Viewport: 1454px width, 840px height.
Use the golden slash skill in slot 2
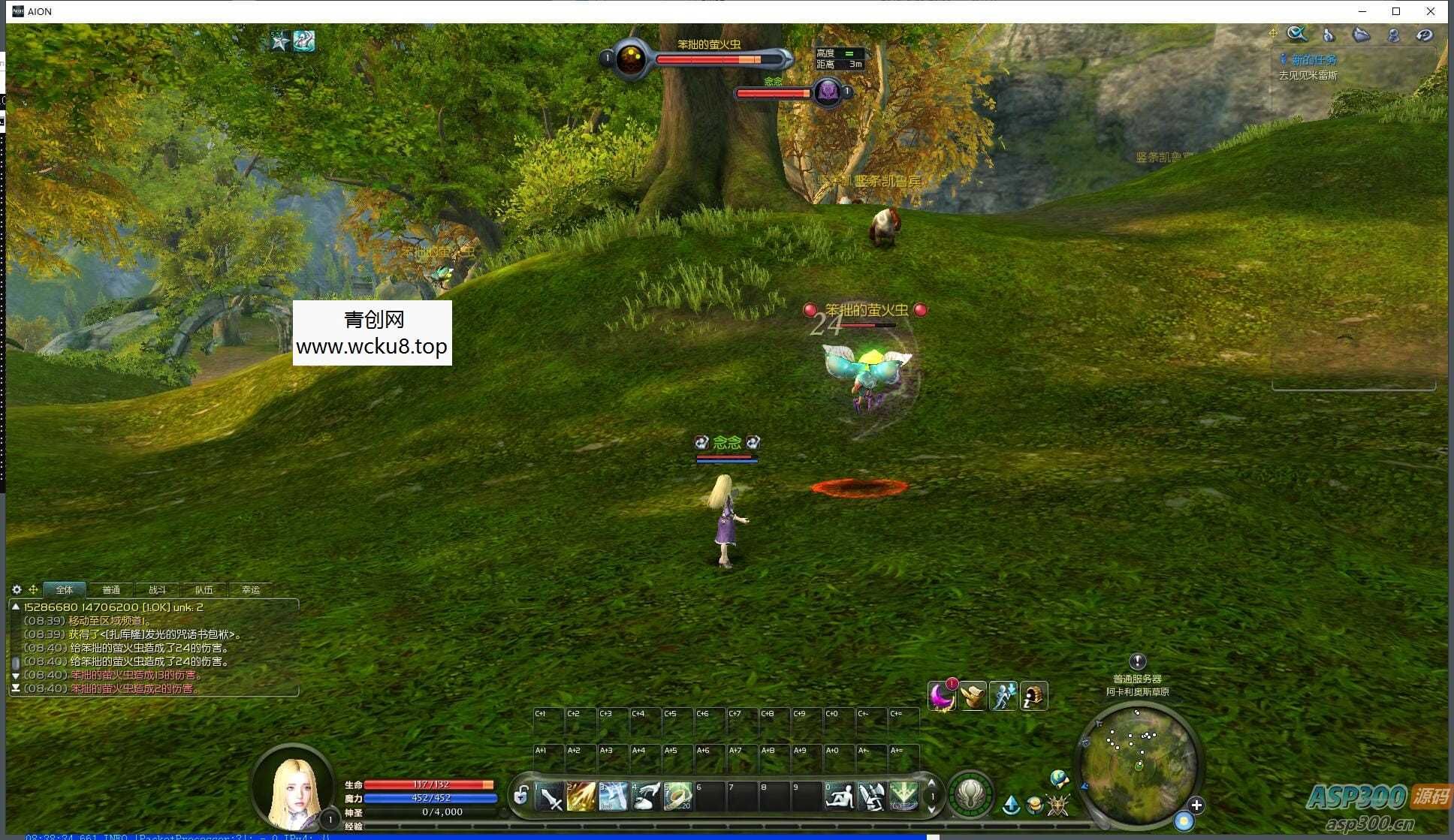tap(581, 796)
